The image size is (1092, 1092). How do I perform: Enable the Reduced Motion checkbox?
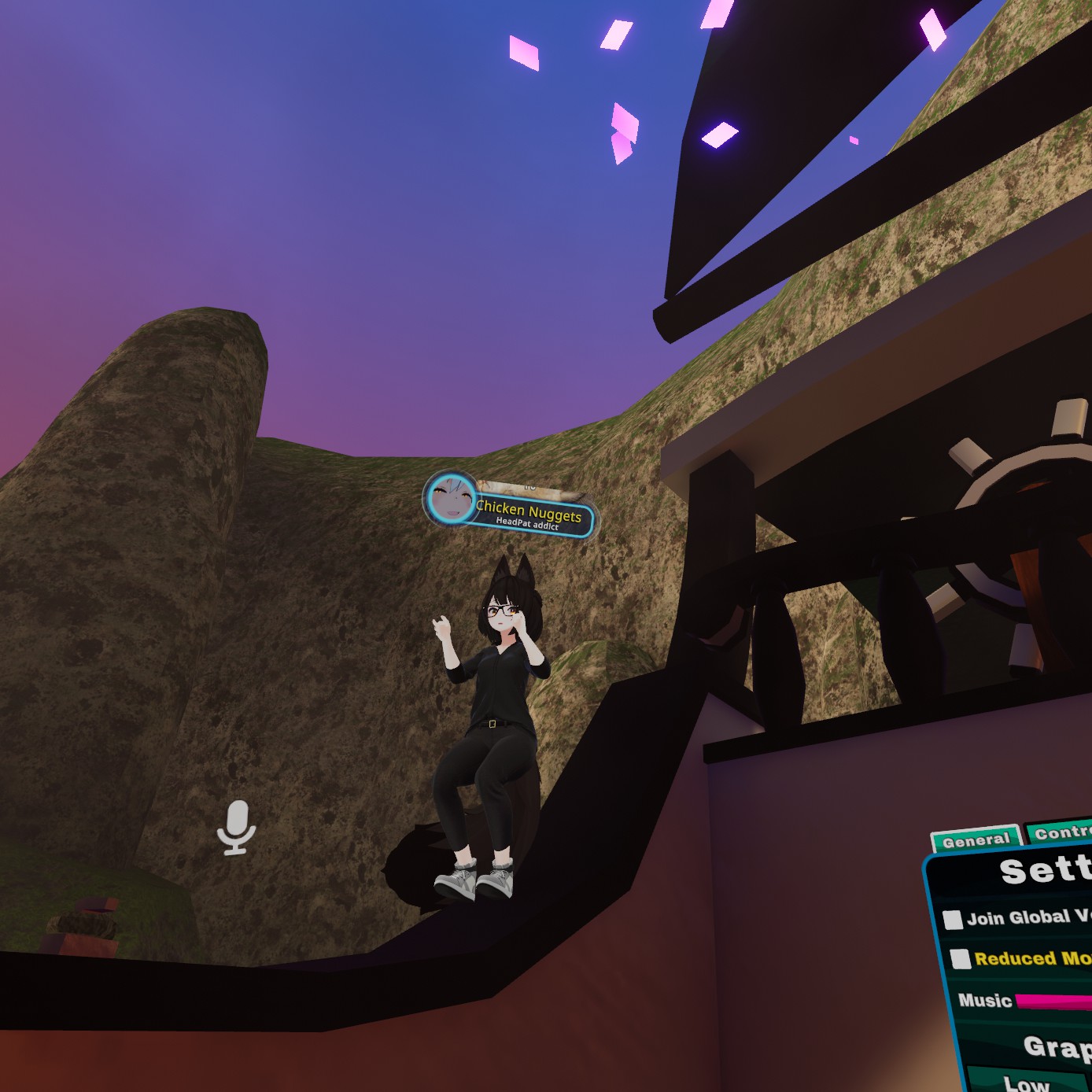pyautogui.click(x=960, y=958)
